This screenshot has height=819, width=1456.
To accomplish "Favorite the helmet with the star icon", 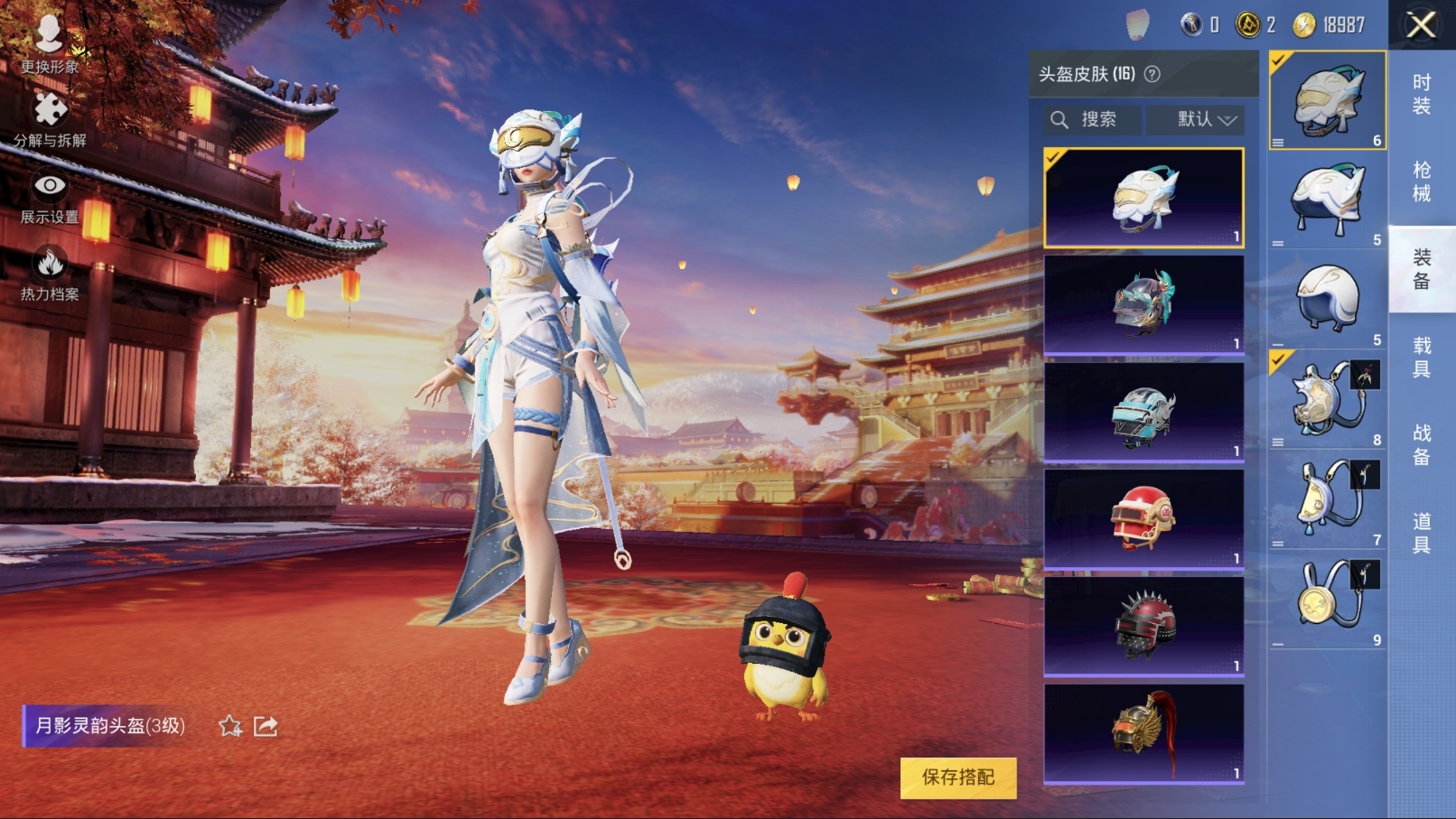I will (230, 726).
